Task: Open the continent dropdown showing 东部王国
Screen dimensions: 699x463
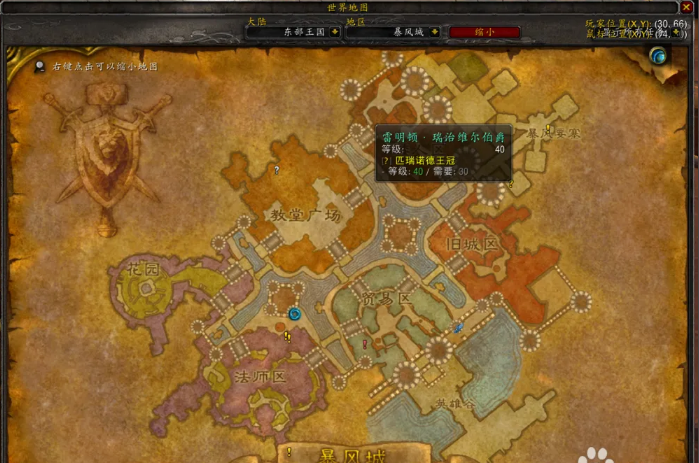Action: pos(334,31)
